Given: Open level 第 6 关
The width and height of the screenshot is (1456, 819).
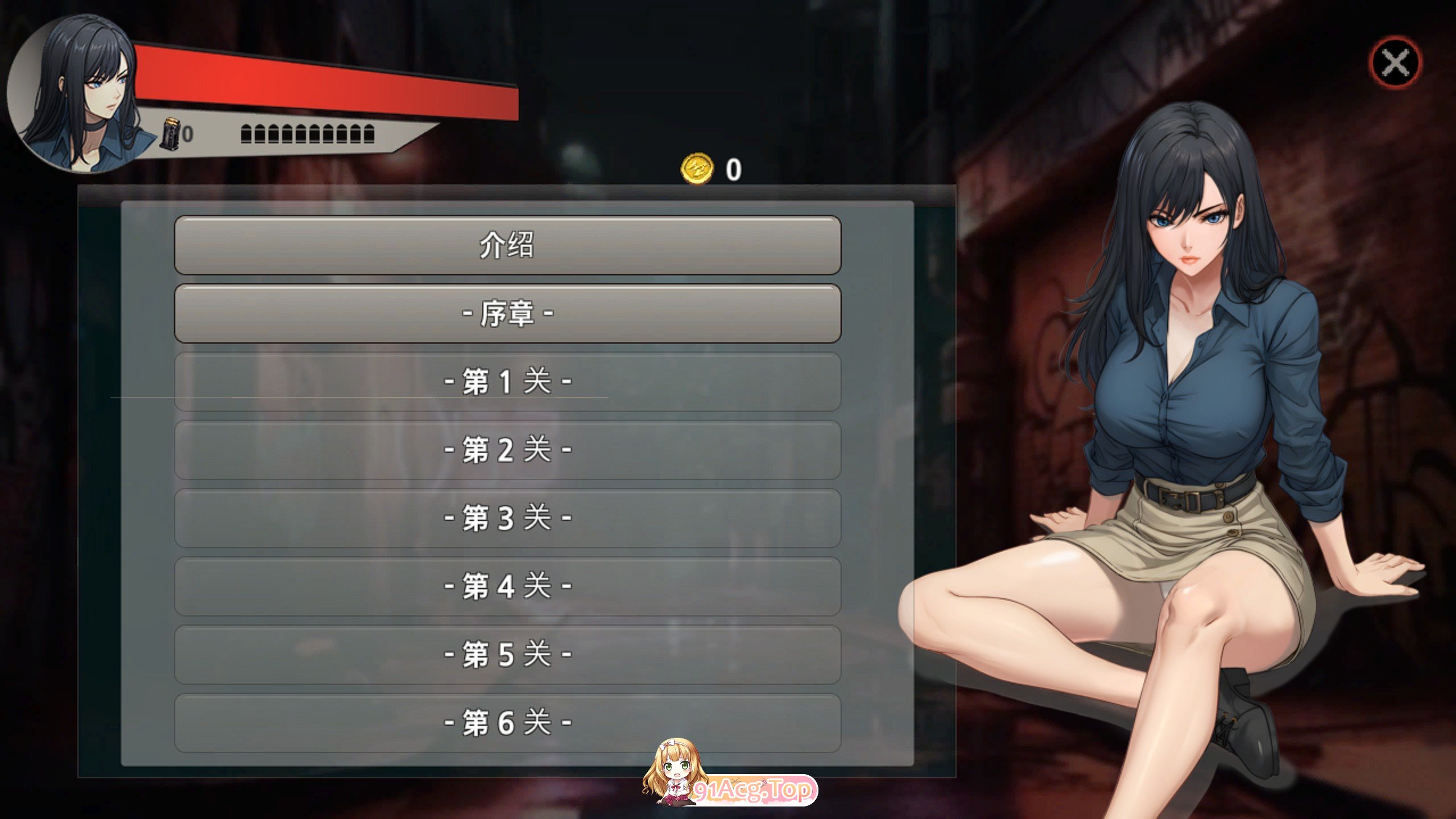Looking at the screenshot, I should (x=507, y=723).
